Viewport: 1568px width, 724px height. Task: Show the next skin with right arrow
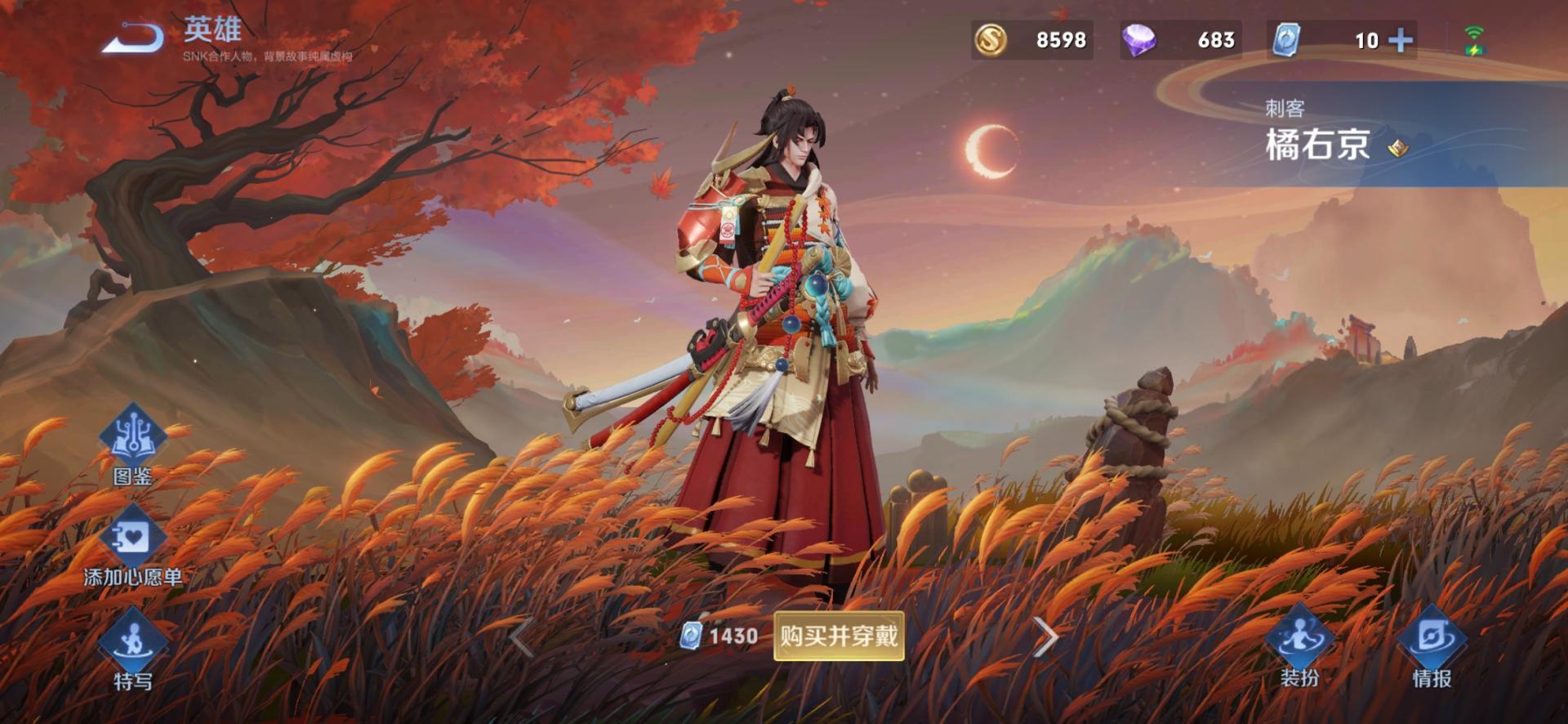[x=1045, y=637]
